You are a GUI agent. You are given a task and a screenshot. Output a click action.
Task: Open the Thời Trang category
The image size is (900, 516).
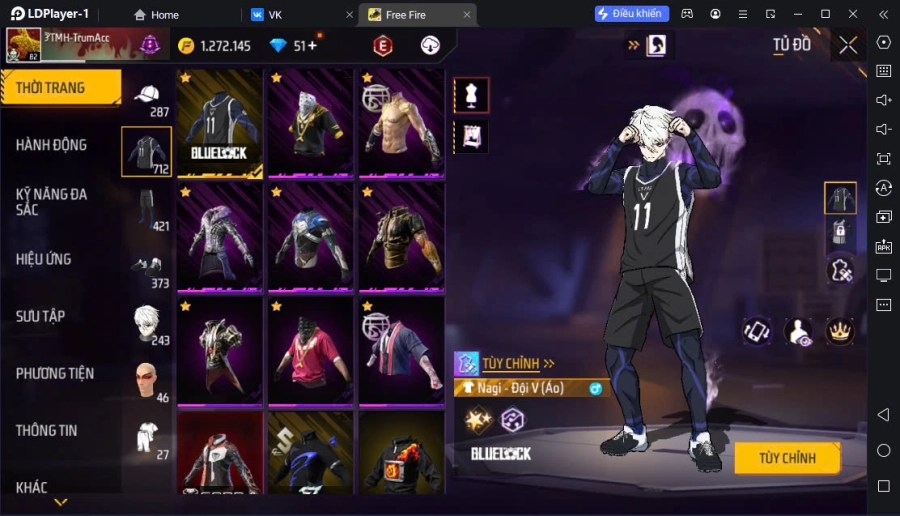click(x=60, y=88)
